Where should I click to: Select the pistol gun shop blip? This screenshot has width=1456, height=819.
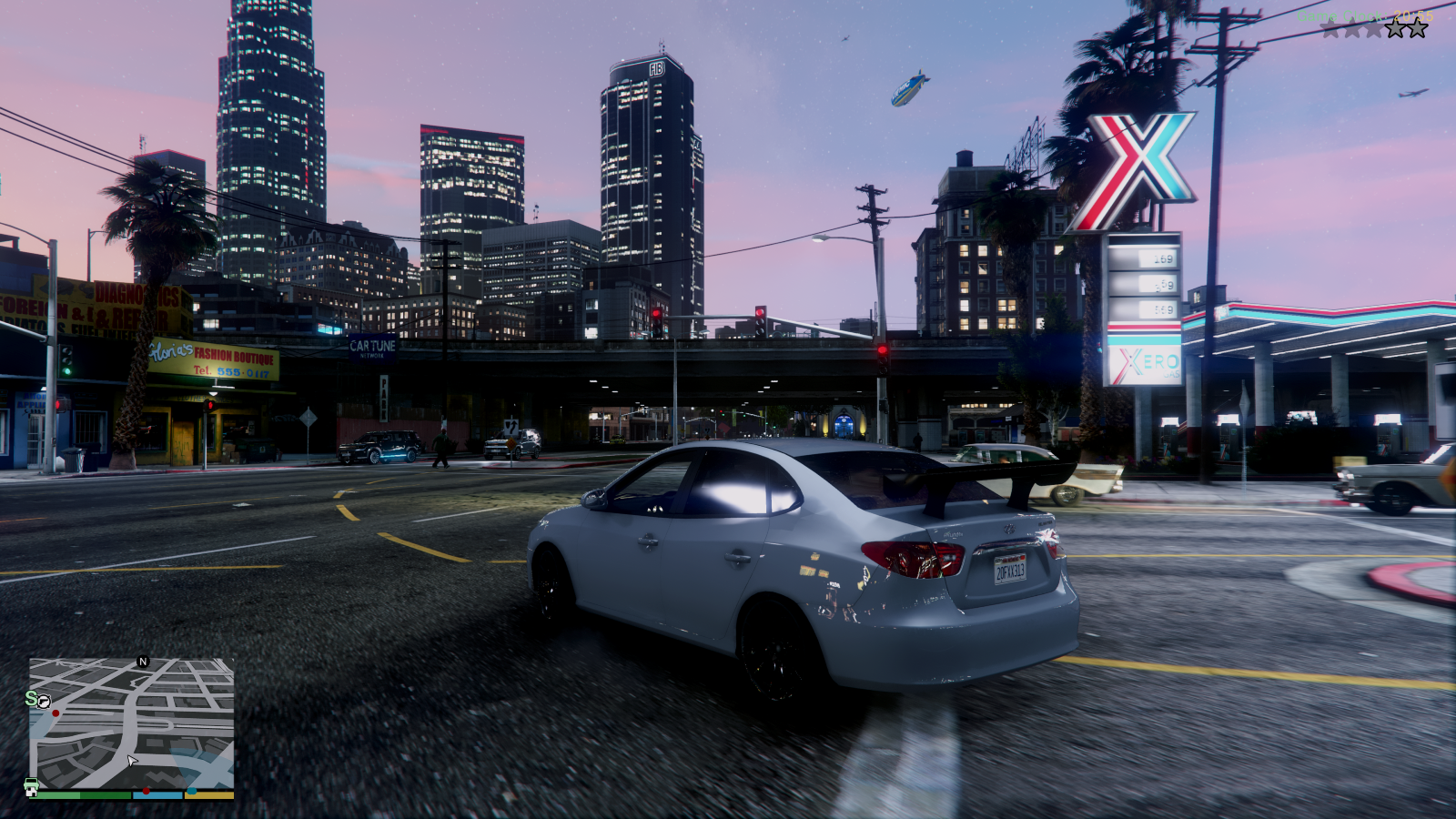pyautogui.click(x=44, y=702)
